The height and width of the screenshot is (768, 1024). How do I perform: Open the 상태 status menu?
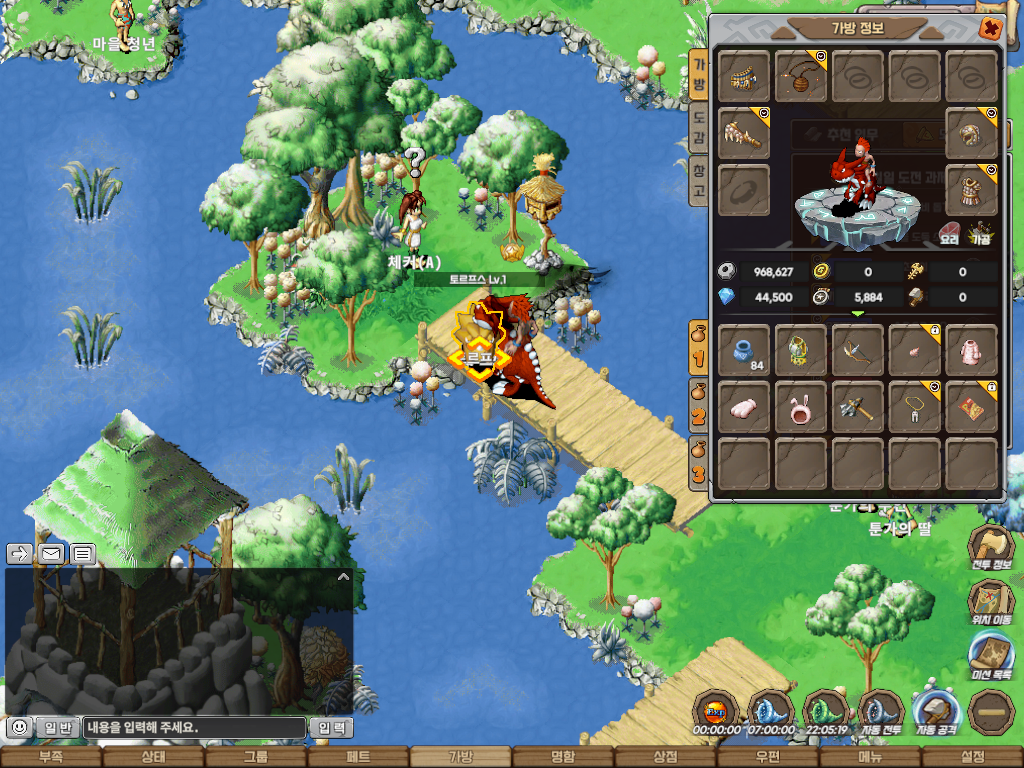pyautogui.click(x=153, y=757)
